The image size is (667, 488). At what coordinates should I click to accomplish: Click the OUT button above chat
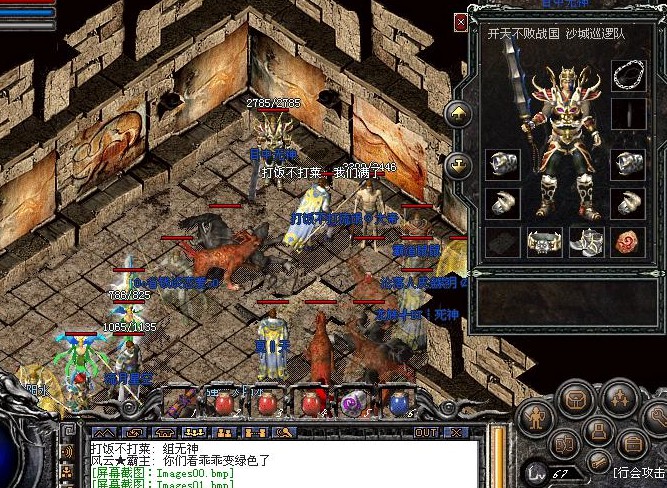[426, 432]
